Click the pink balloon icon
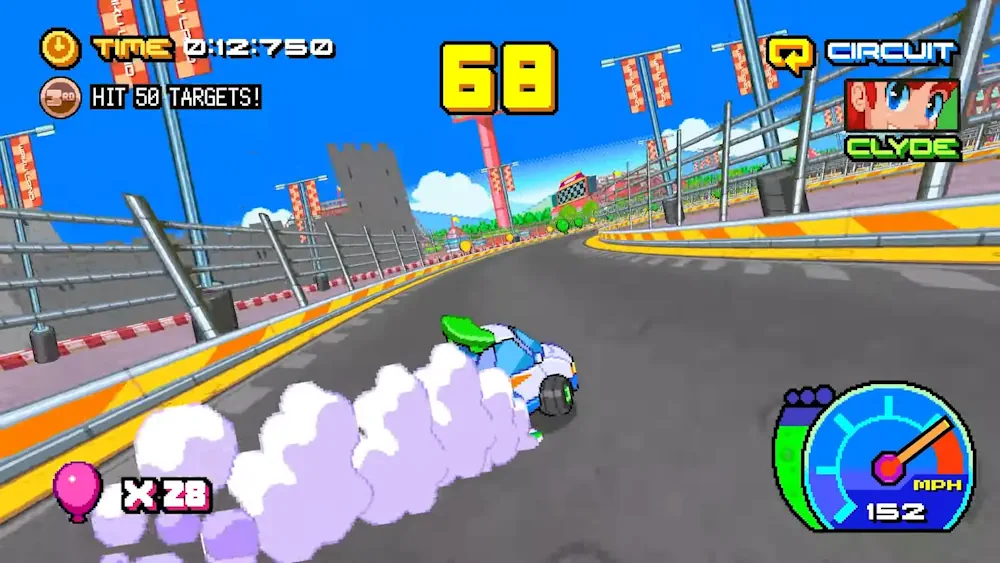1000x563 pixels. click(76, 489)
